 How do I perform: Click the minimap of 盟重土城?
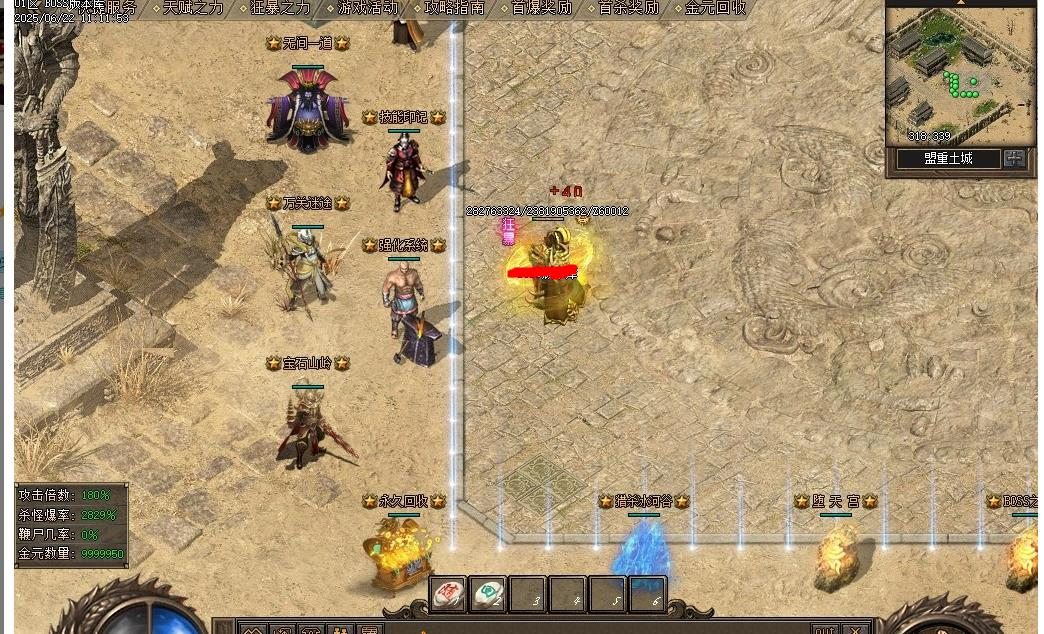tap(958, 75)
